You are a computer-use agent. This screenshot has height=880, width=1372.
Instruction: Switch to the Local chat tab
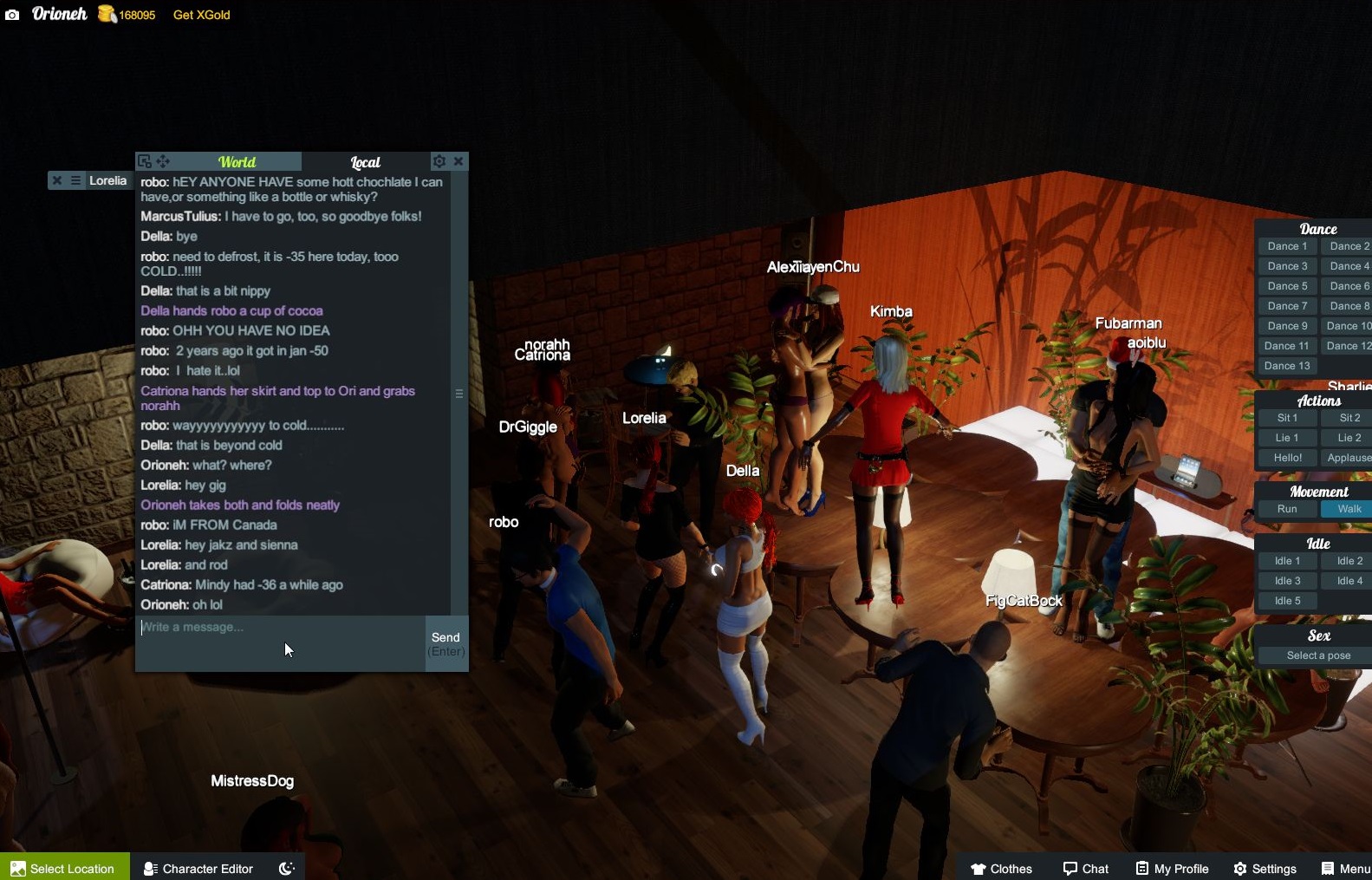[365, 162]
